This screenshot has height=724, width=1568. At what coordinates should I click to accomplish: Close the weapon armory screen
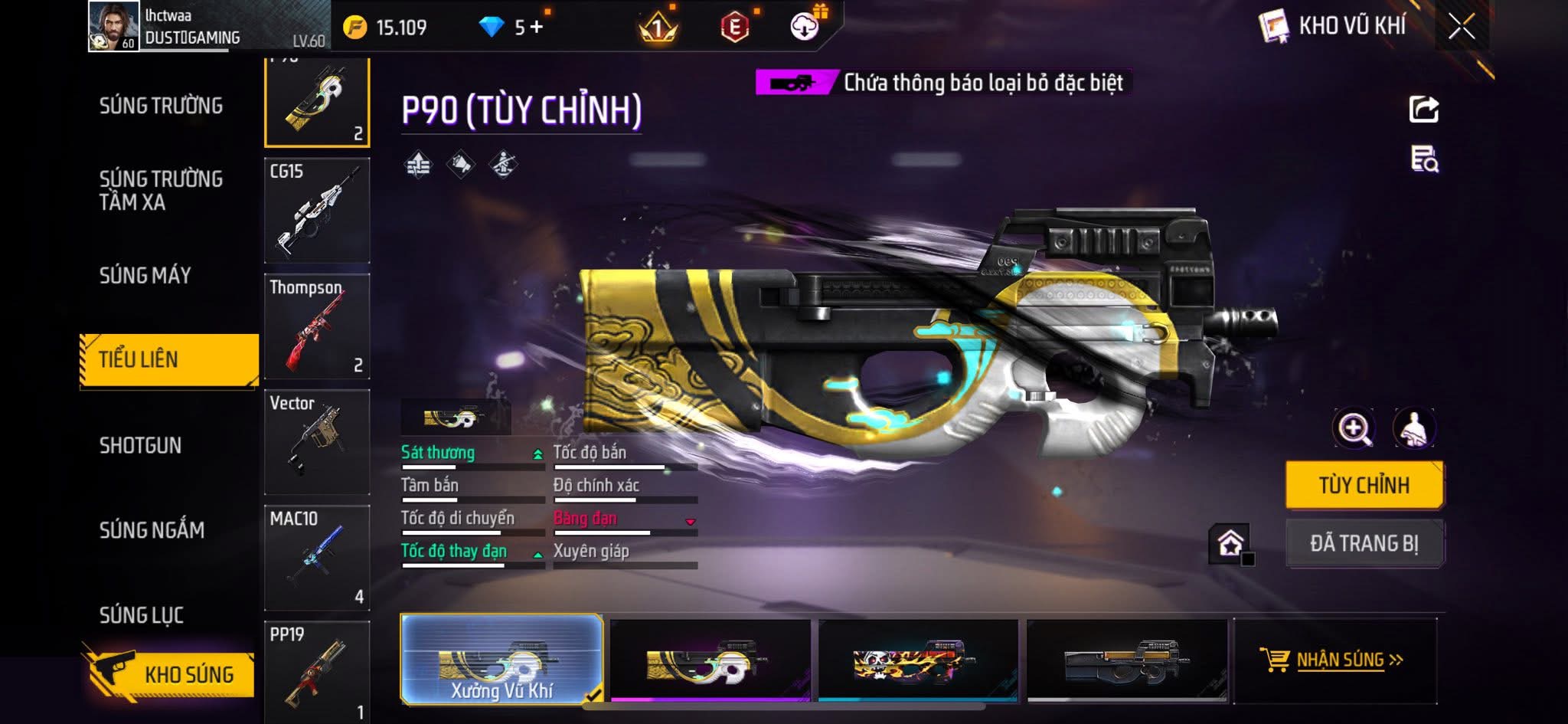tap(1461, 28)
